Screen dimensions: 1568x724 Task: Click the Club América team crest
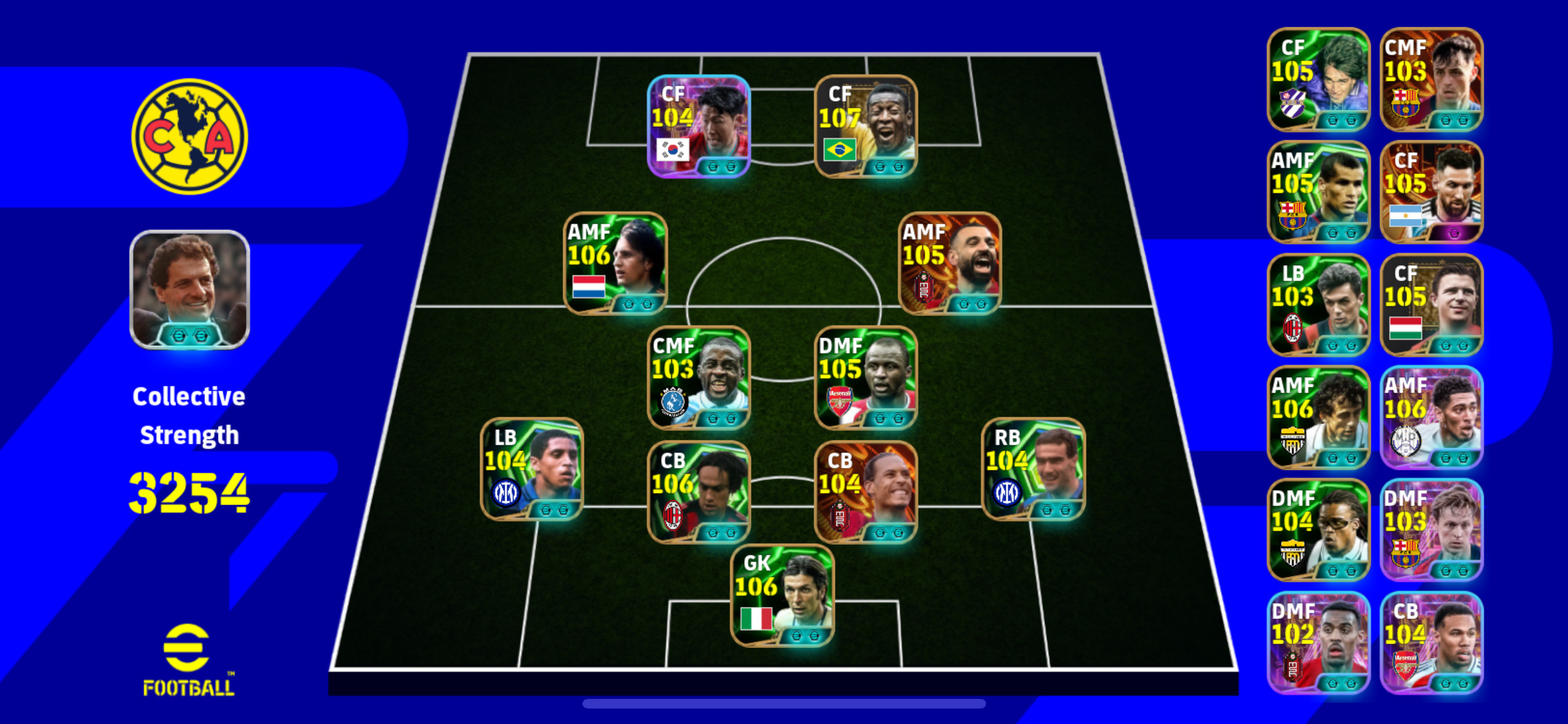pyautogui.click(x=189, y=136)
